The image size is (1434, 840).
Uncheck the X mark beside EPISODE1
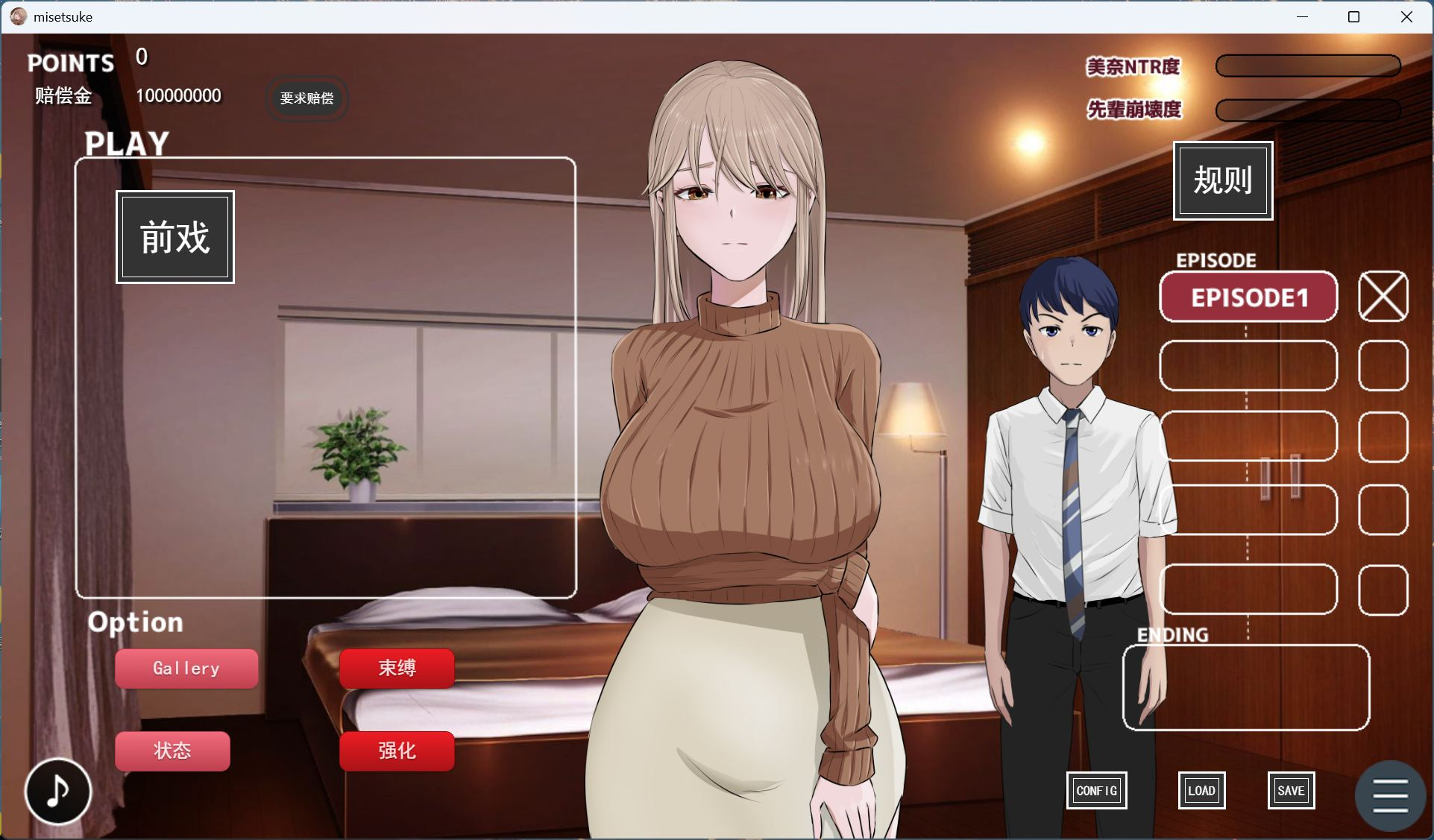[1383, 296]
